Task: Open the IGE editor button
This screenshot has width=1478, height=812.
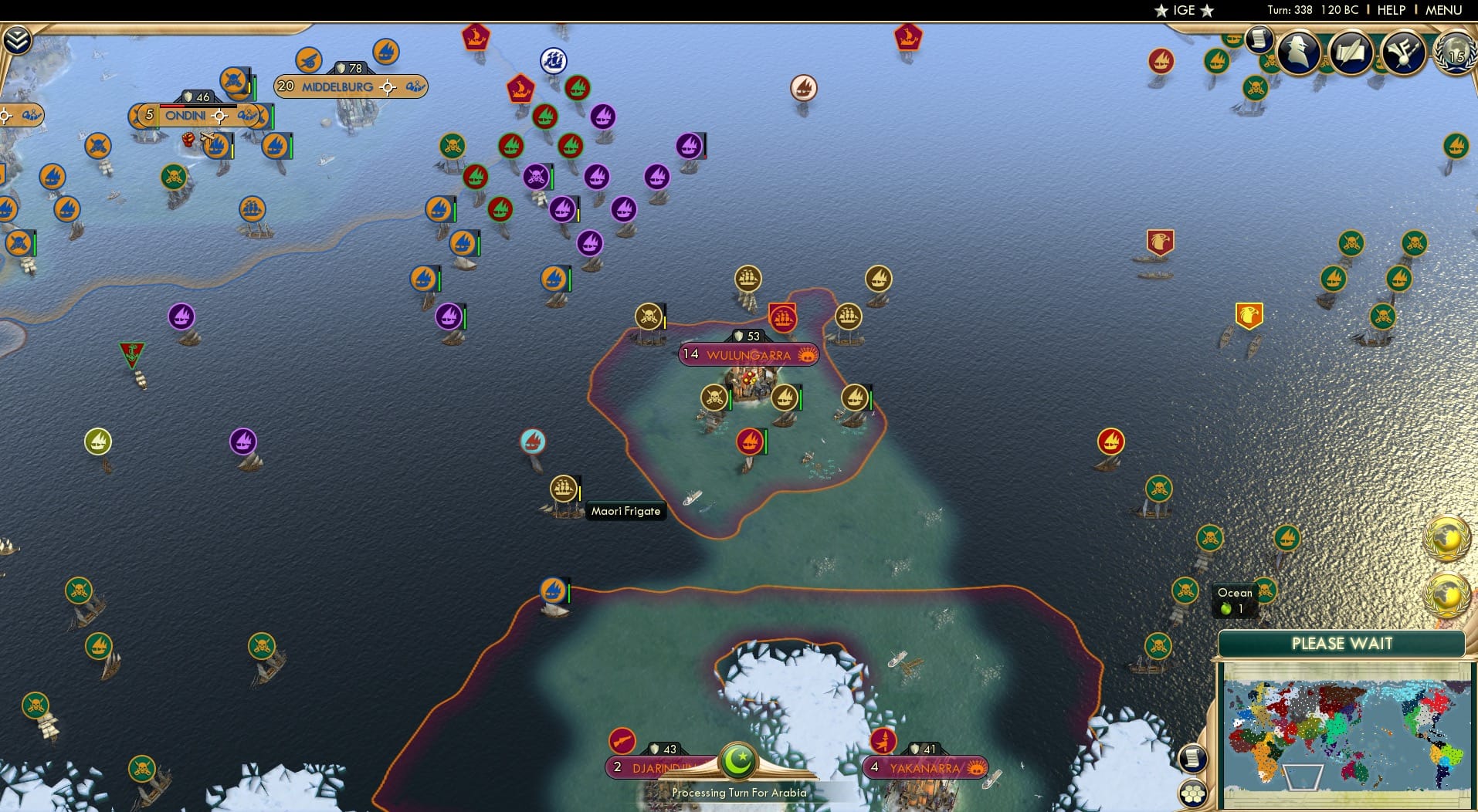Action: pyautogui.click(x=1185, y=10)
